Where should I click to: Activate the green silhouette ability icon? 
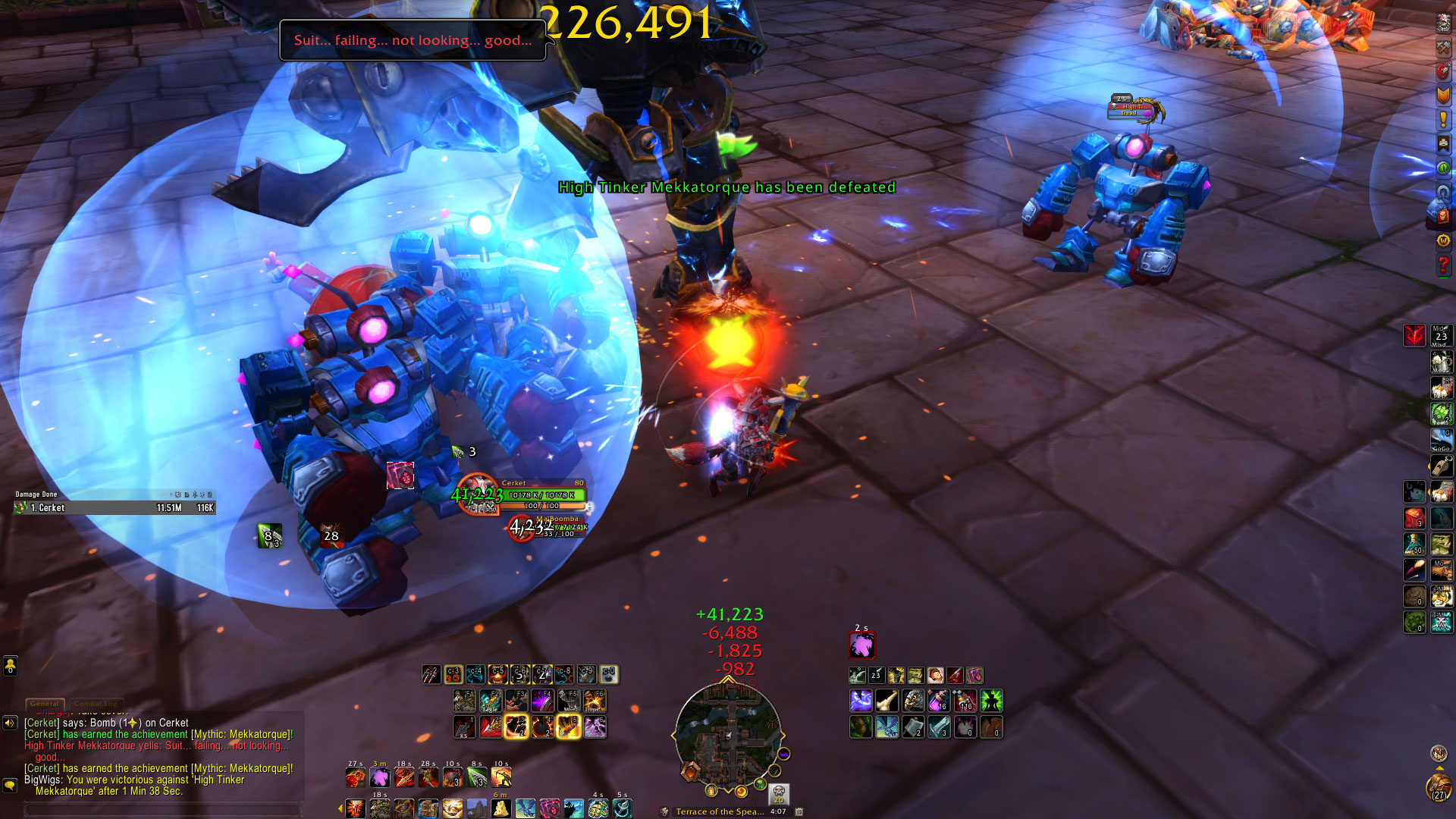[991, 700]
